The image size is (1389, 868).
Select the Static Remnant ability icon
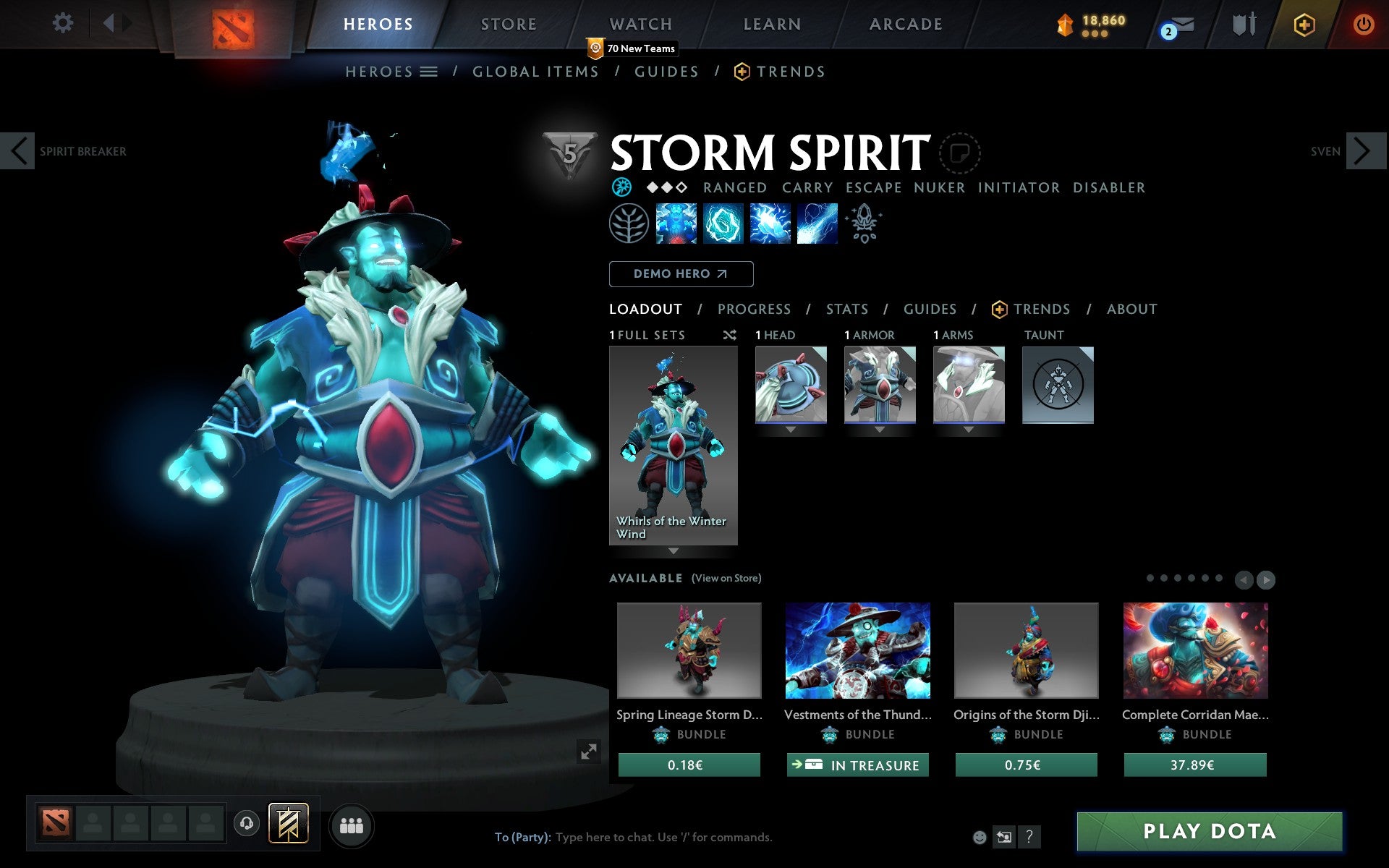[676, 224]
